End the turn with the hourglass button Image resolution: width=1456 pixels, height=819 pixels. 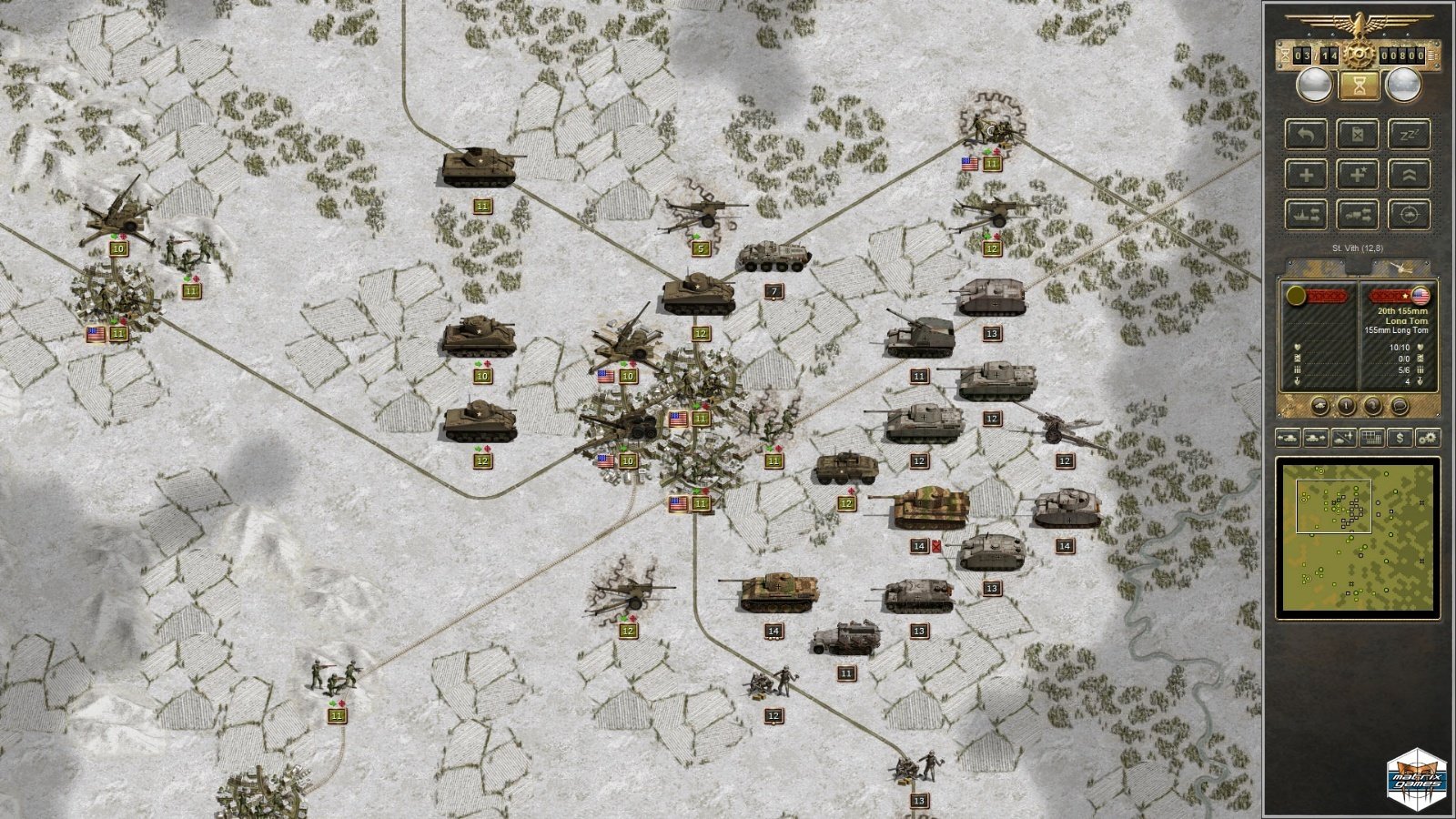[1359, 86]
